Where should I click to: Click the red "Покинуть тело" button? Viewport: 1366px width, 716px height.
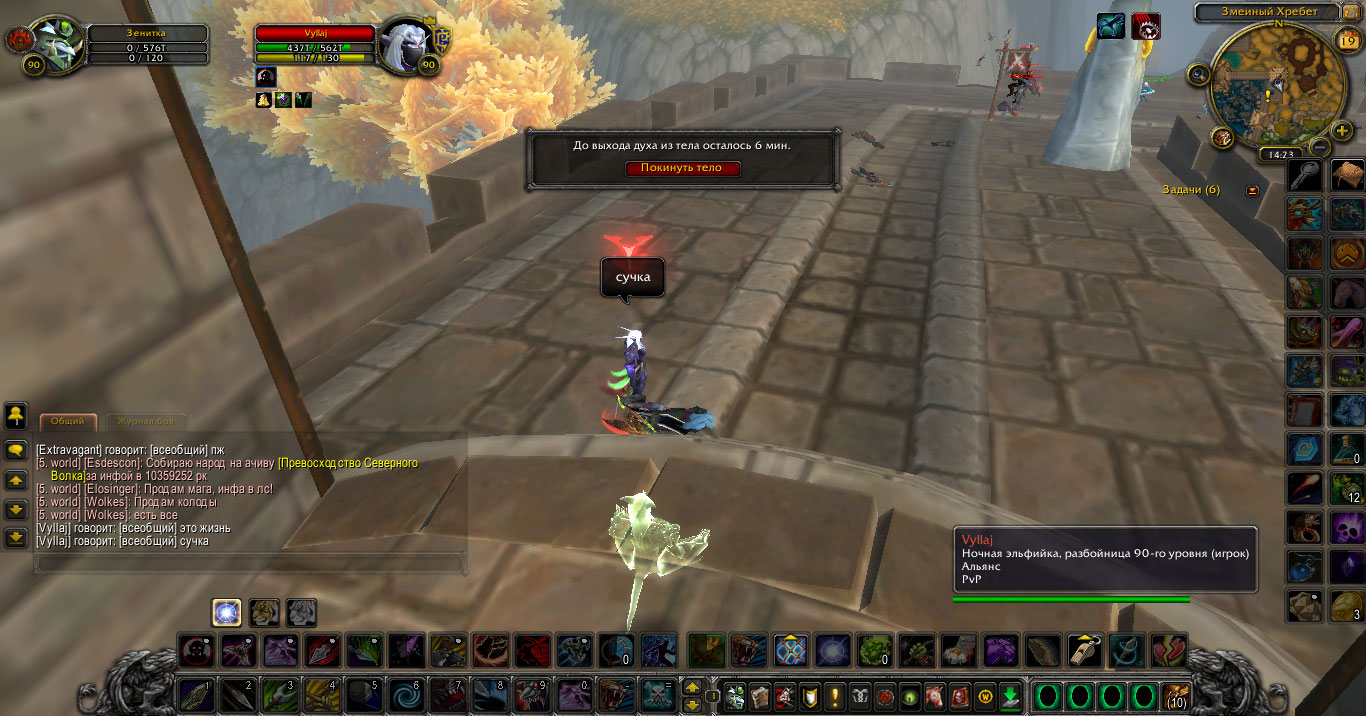(683, 168)
